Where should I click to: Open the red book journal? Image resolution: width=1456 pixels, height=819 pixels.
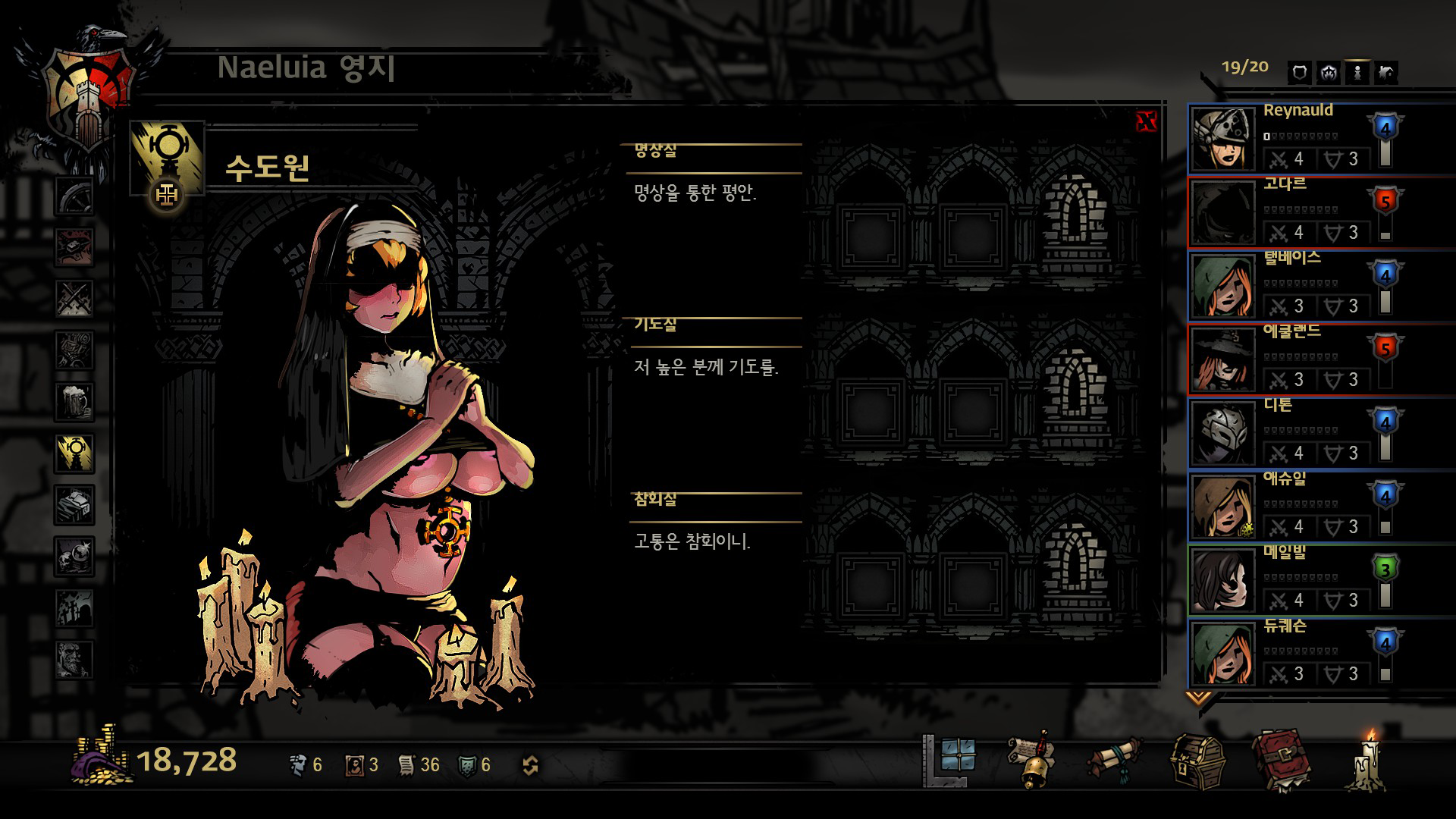(x=1282, y=760)
